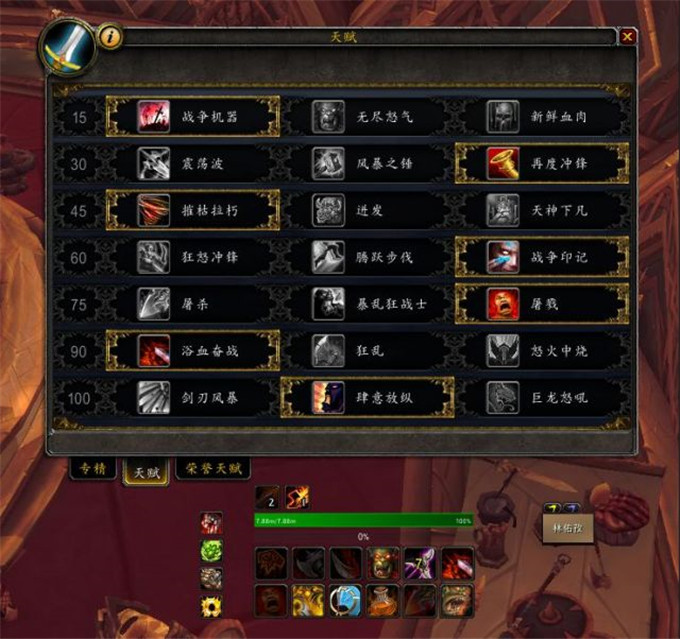This screenshot has height=639, width=680.
Task: Pick the 巨龙怒吼 talent
Action: 542,398
